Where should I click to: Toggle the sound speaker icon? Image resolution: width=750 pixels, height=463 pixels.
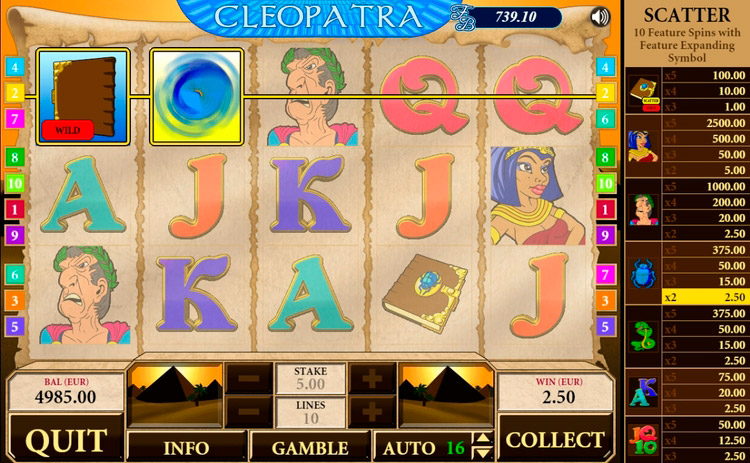(600, 16)
